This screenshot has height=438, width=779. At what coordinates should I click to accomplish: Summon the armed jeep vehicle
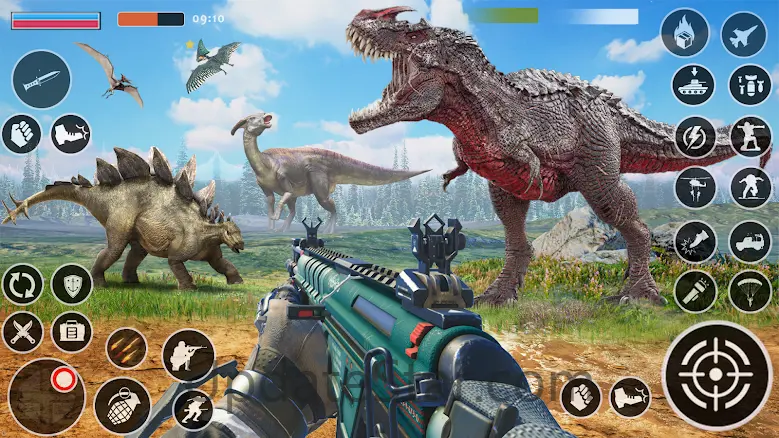[x=750, y=241]
